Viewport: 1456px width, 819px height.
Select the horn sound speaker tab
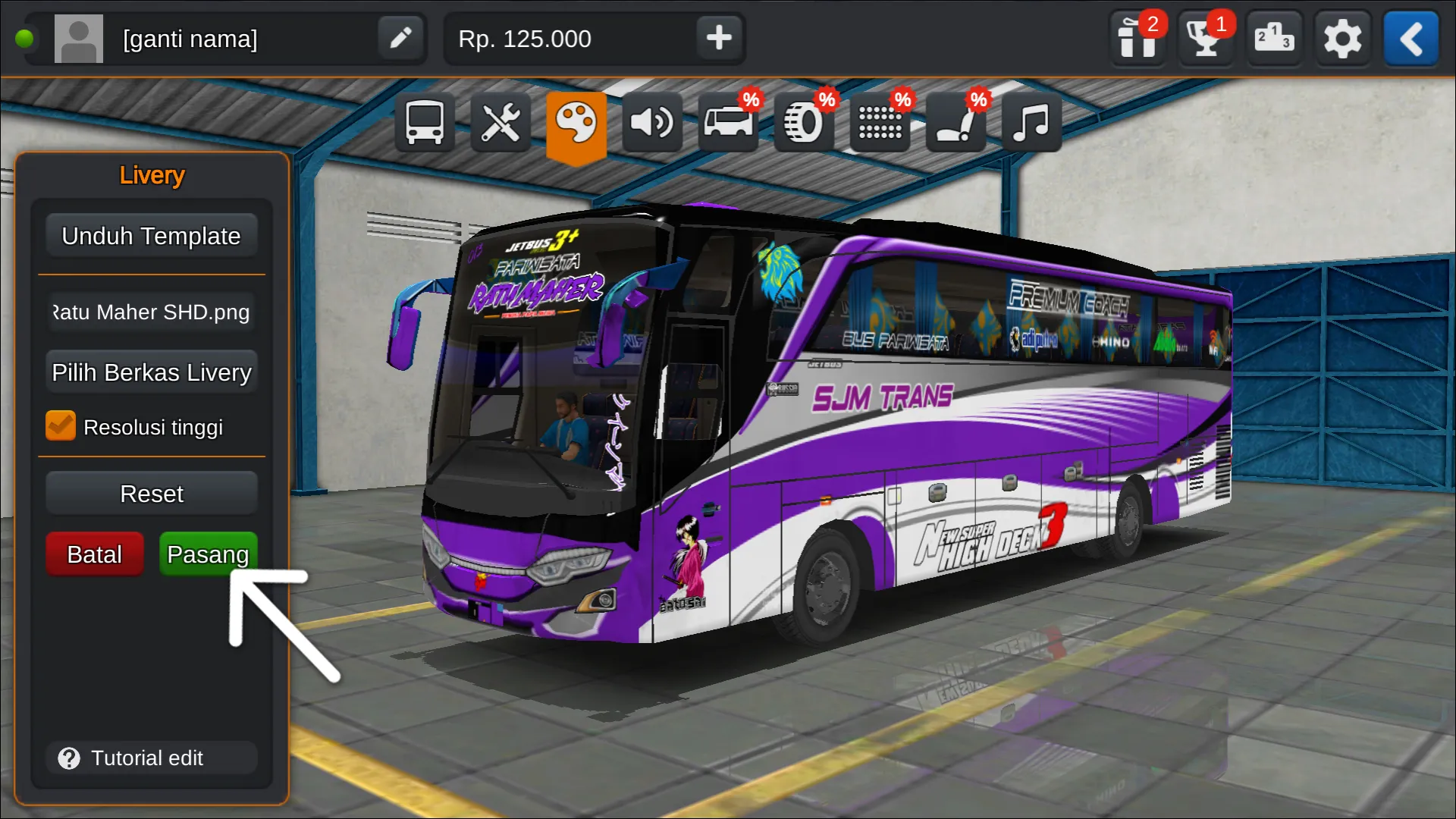click(x=651, y=122)
